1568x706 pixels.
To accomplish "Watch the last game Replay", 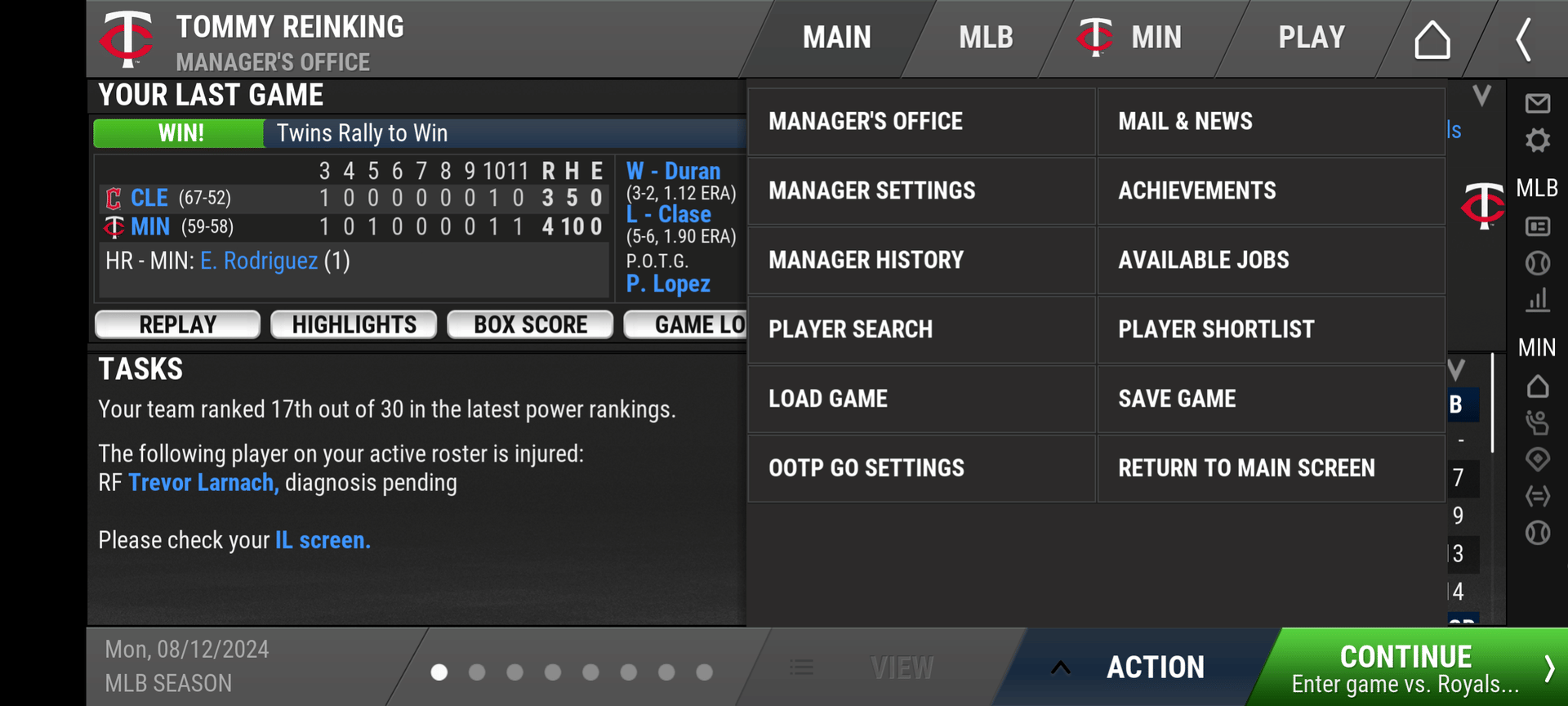I will point(177,324).
